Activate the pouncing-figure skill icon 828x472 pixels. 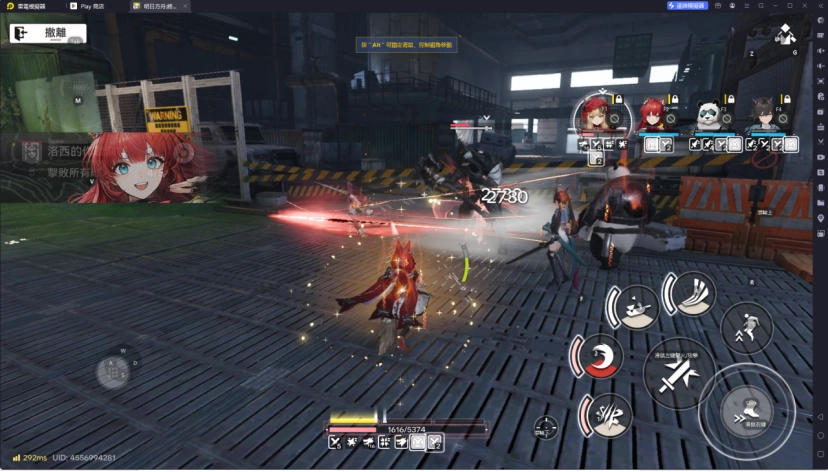tap(636, 307)
